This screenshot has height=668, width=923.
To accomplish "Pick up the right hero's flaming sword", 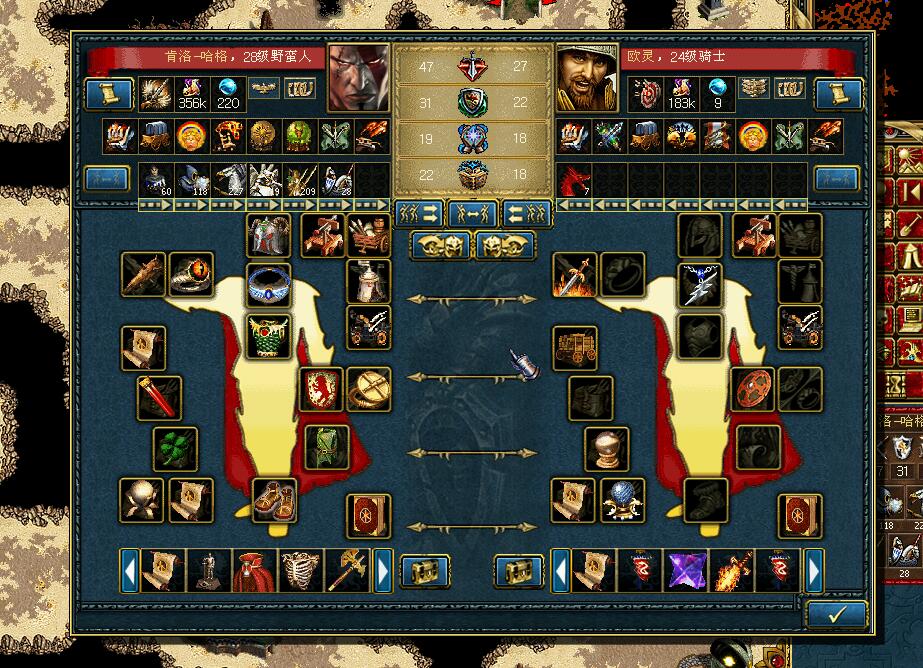I will pos(575,275).
